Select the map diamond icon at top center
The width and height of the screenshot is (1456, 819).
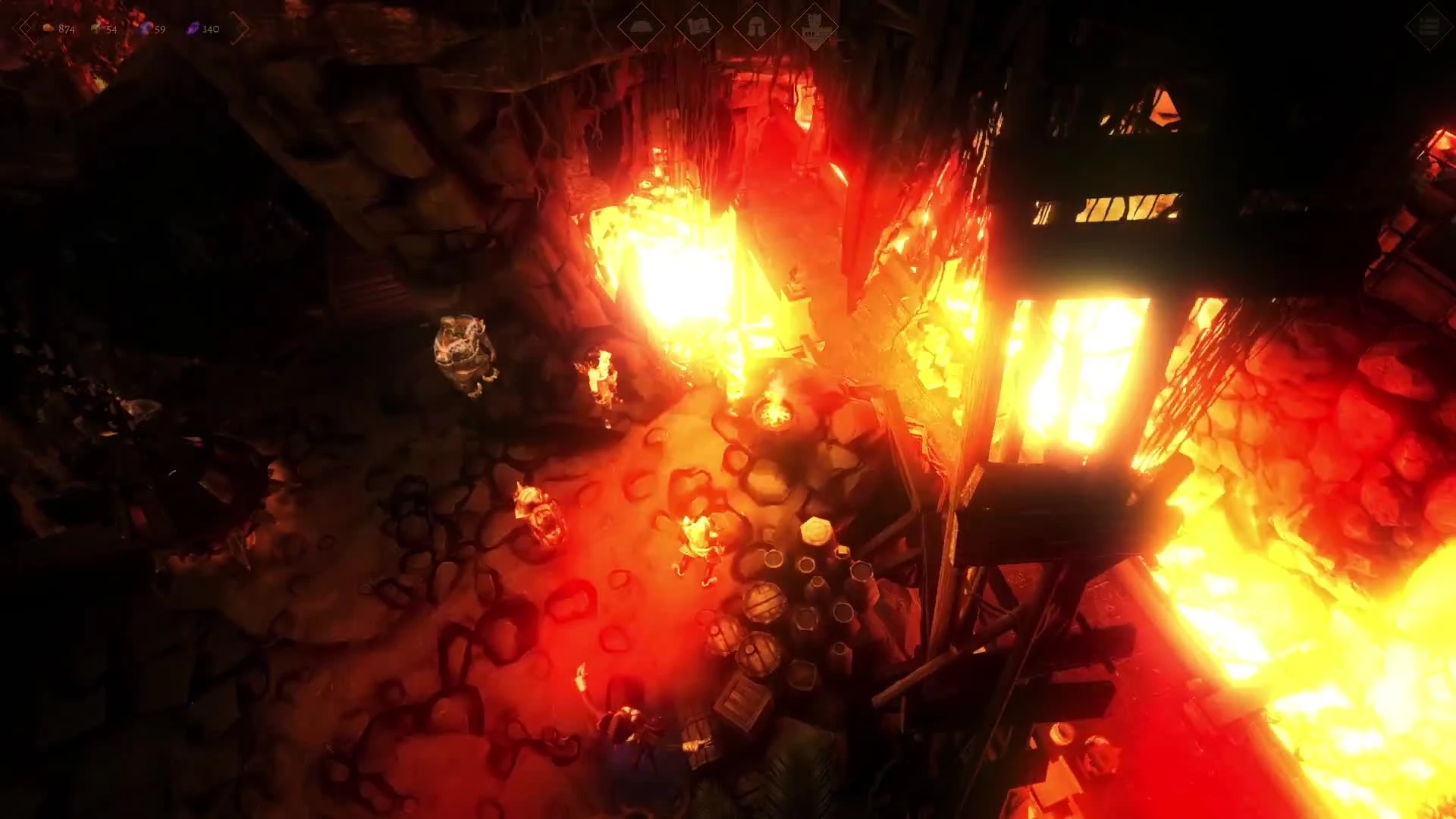point(699,27)
